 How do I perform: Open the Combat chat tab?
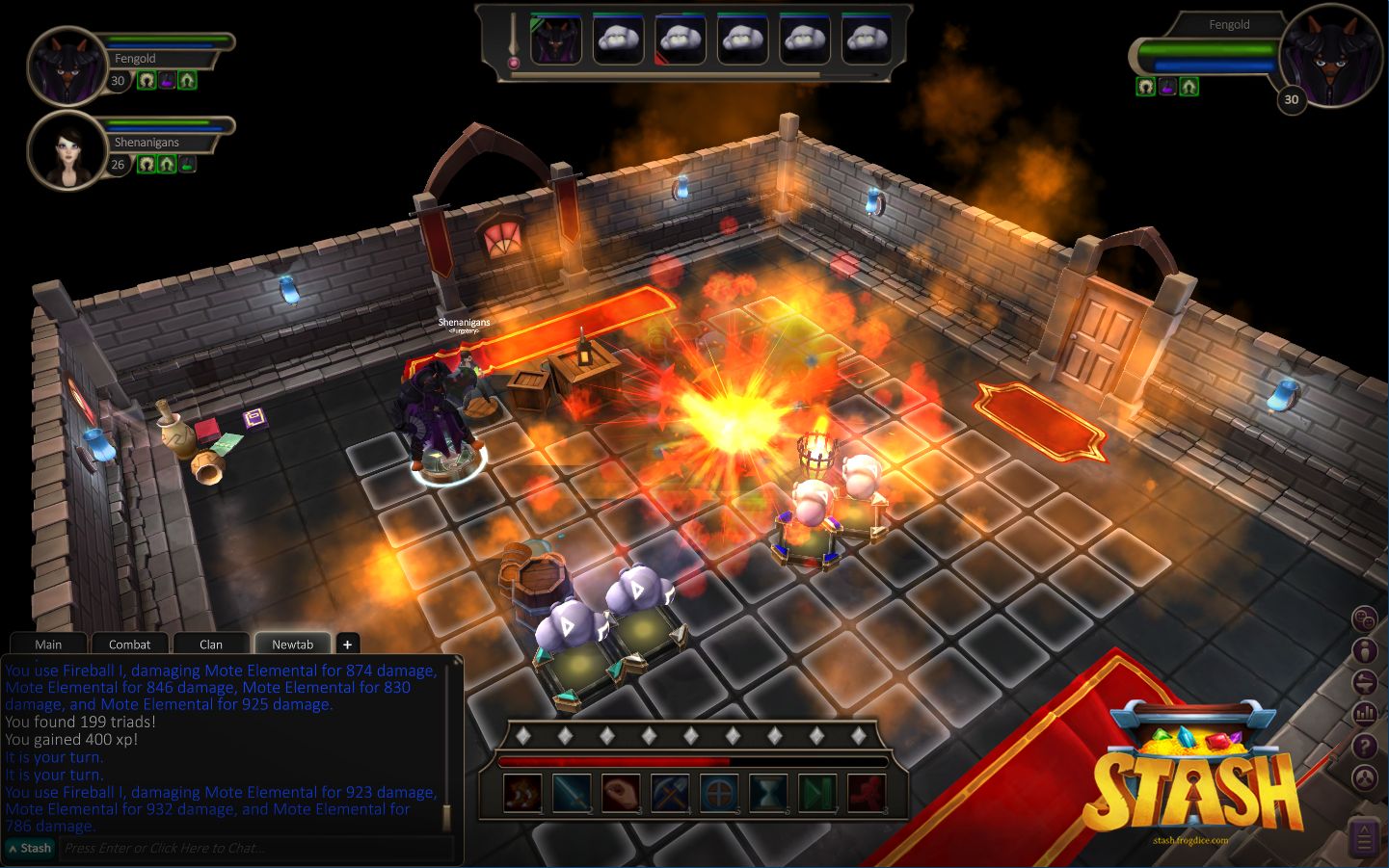[129, 644]
